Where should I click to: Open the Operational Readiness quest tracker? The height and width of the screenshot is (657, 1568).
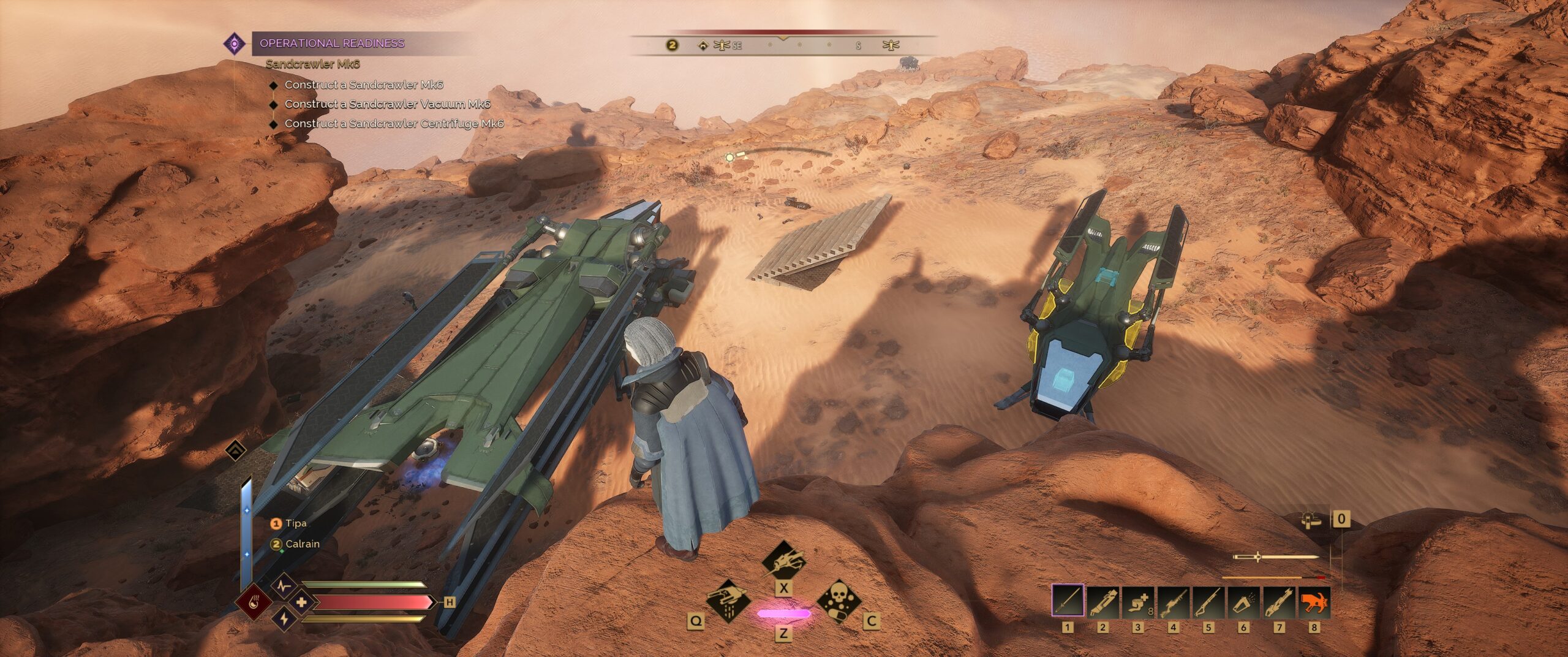tap(331, 43)
